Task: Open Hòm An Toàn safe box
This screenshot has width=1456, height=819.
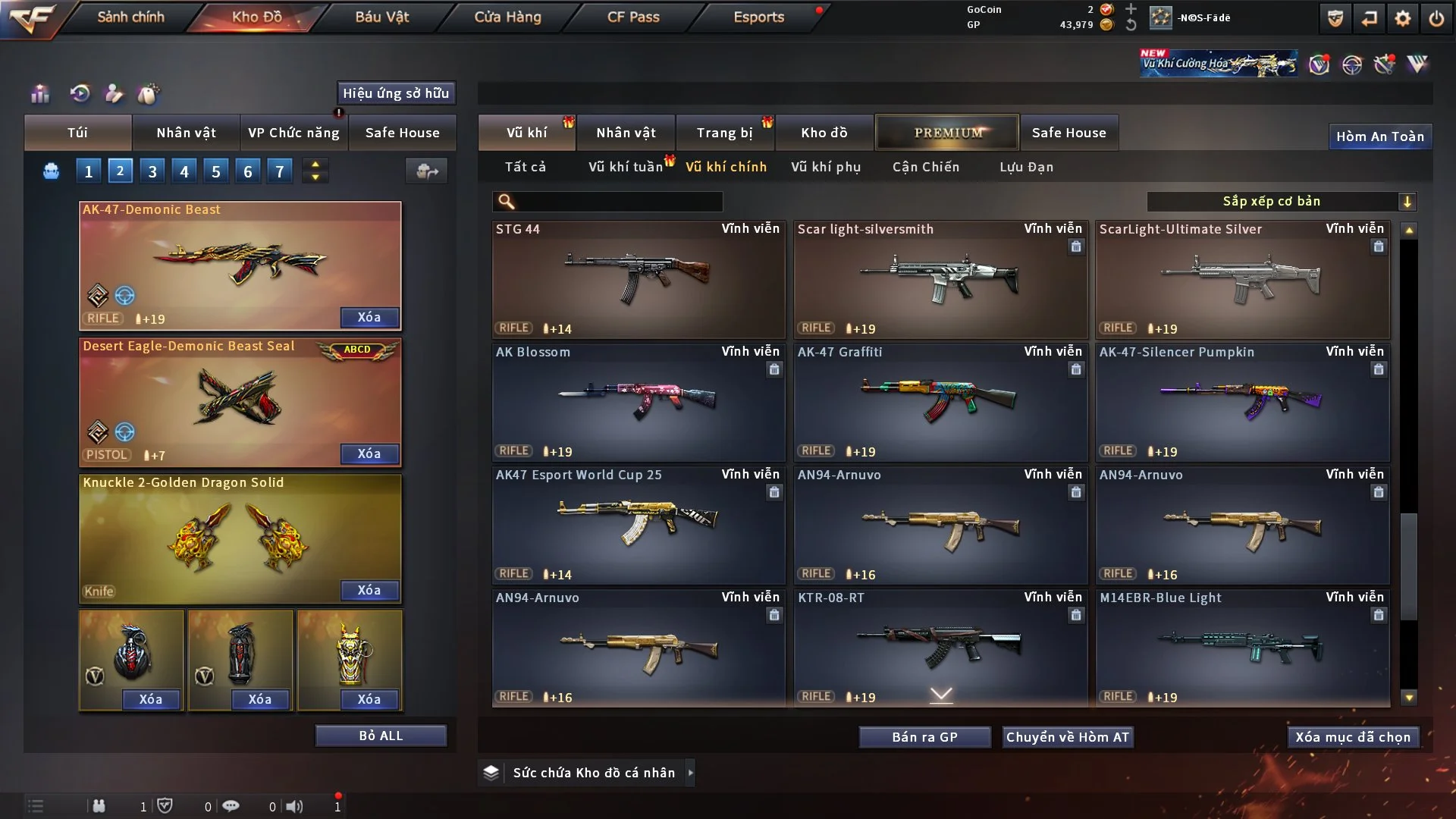Action: [x=1379, y=136]
